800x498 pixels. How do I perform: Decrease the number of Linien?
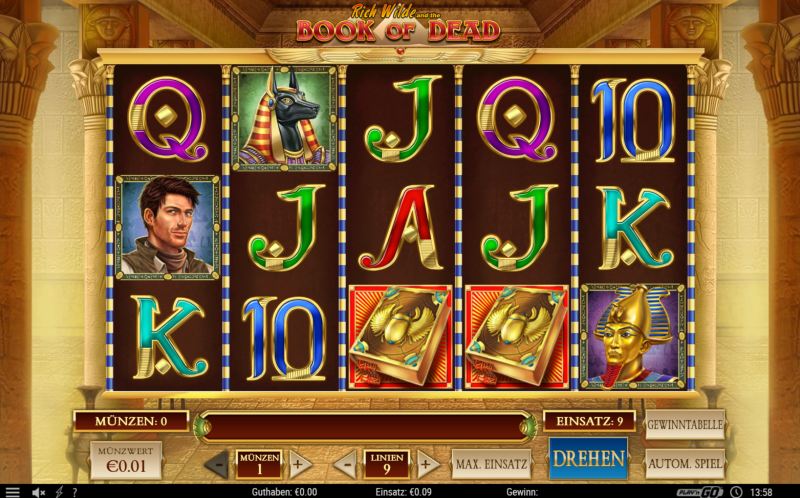pyautogui.click(x=344, y=464)
